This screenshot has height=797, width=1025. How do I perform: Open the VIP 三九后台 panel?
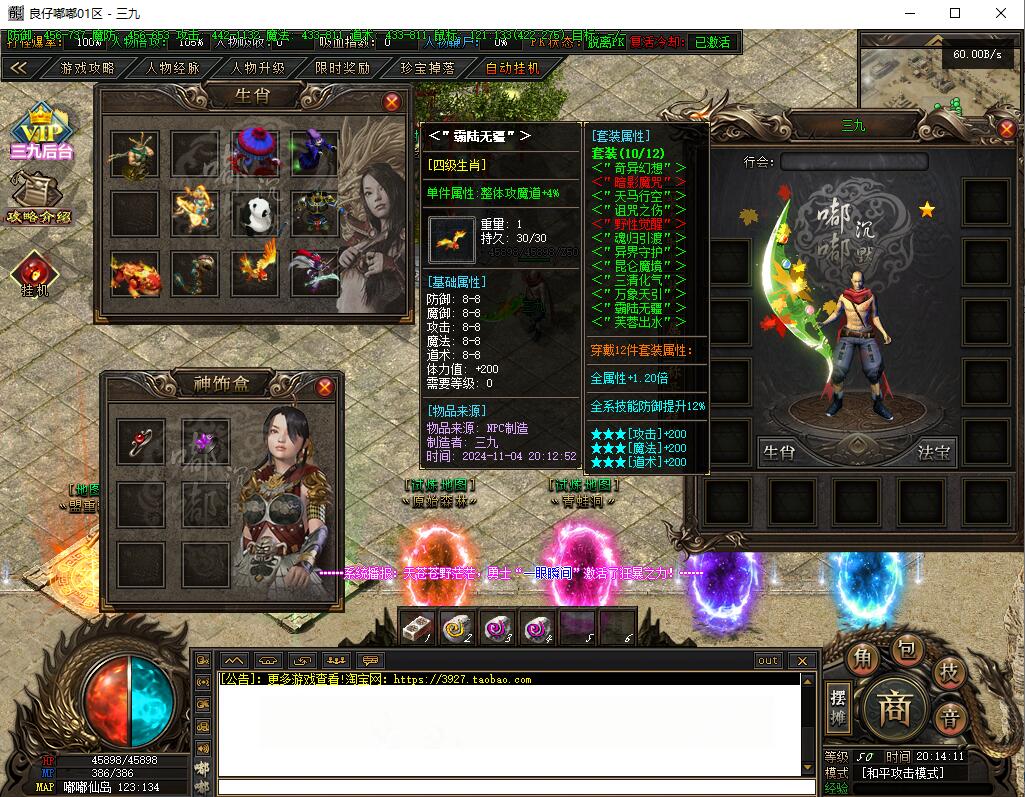(x=42, y=131)
